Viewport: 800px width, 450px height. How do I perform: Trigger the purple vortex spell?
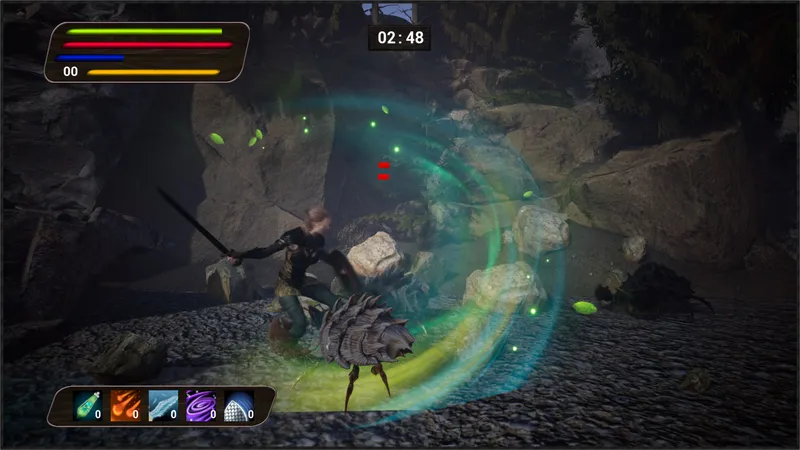pyautogui.click(x=201, y=405)
